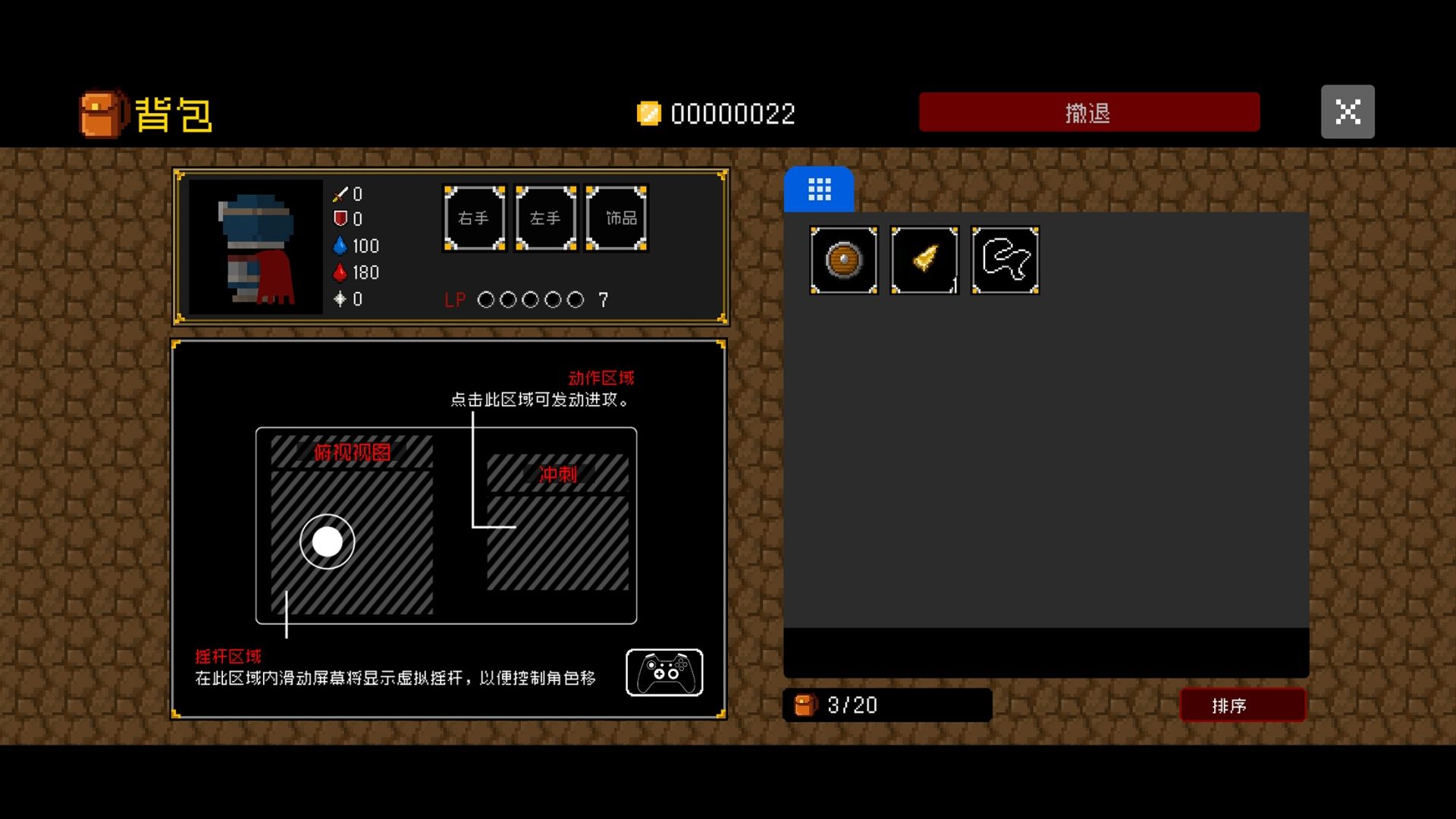Select the 饰品 accessory slot

point(617,218)
